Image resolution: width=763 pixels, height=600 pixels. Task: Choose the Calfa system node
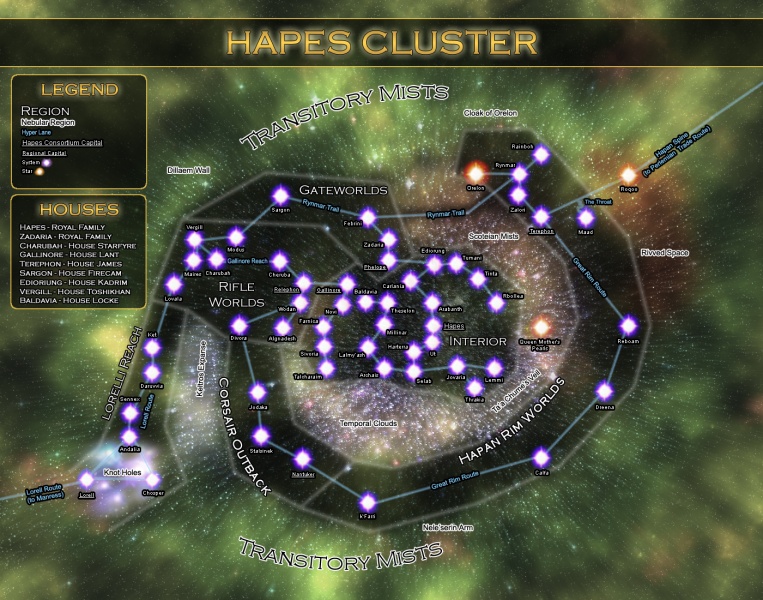542,457
